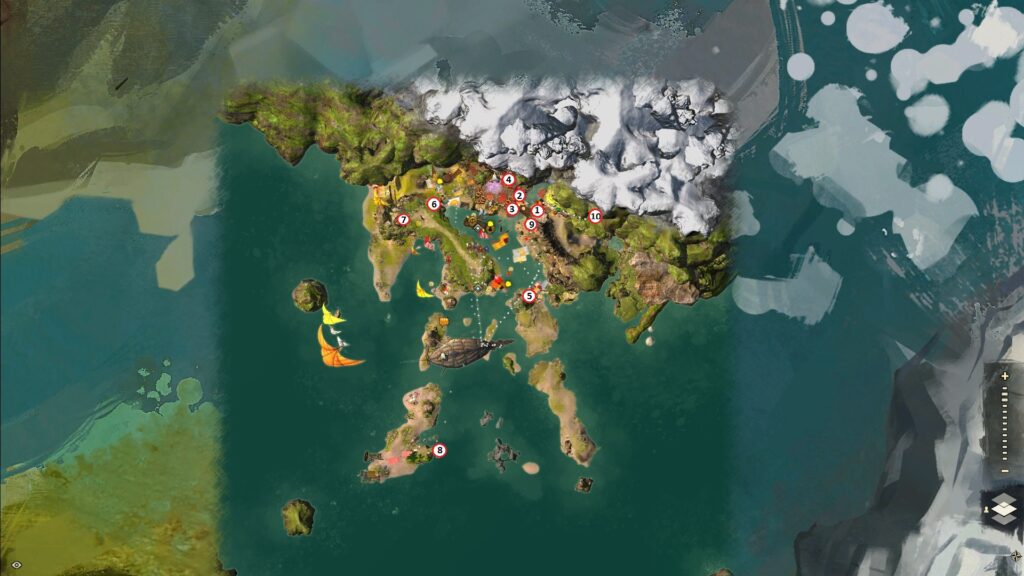
Task: Select the number 5 map marker
Action: click(x=529, y=296)
